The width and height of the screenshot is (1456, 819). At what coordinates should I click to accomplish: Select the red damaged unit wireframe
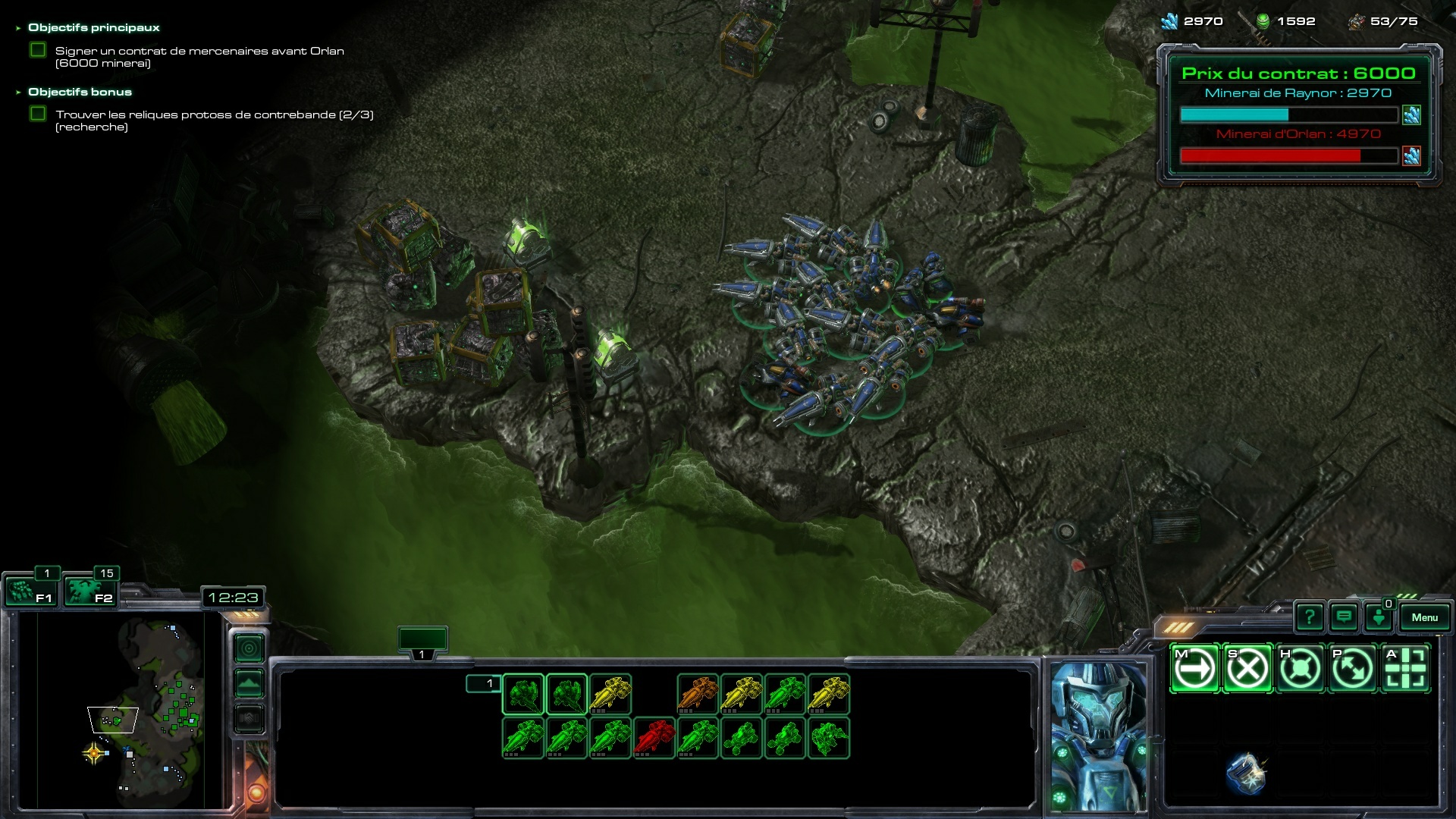(654, 738)
